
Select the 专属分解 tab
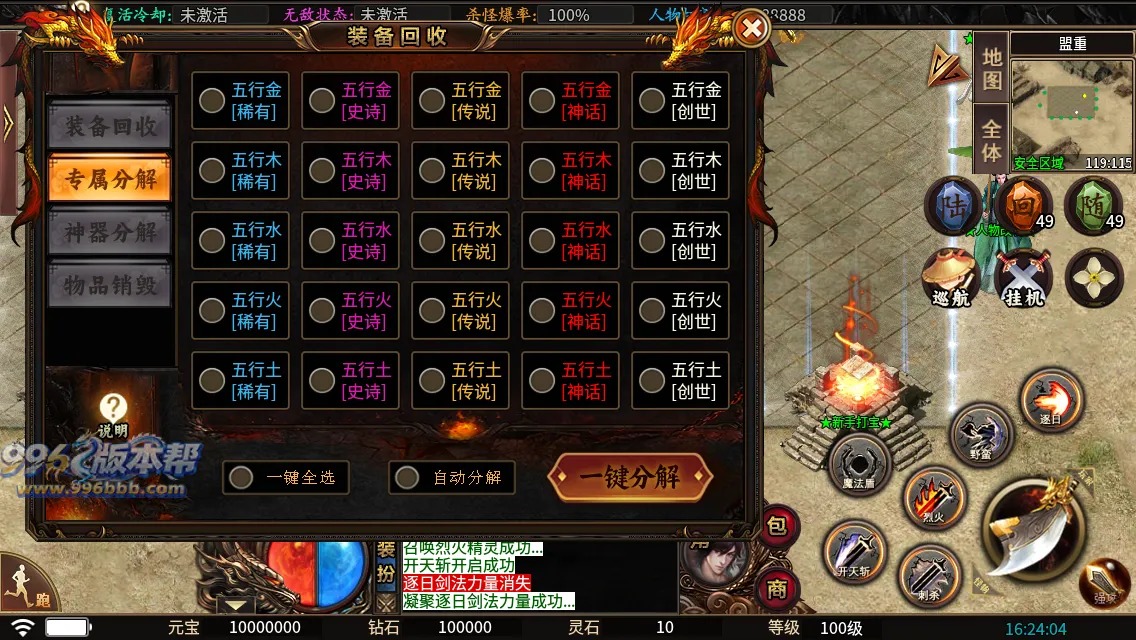pos(111,179)
